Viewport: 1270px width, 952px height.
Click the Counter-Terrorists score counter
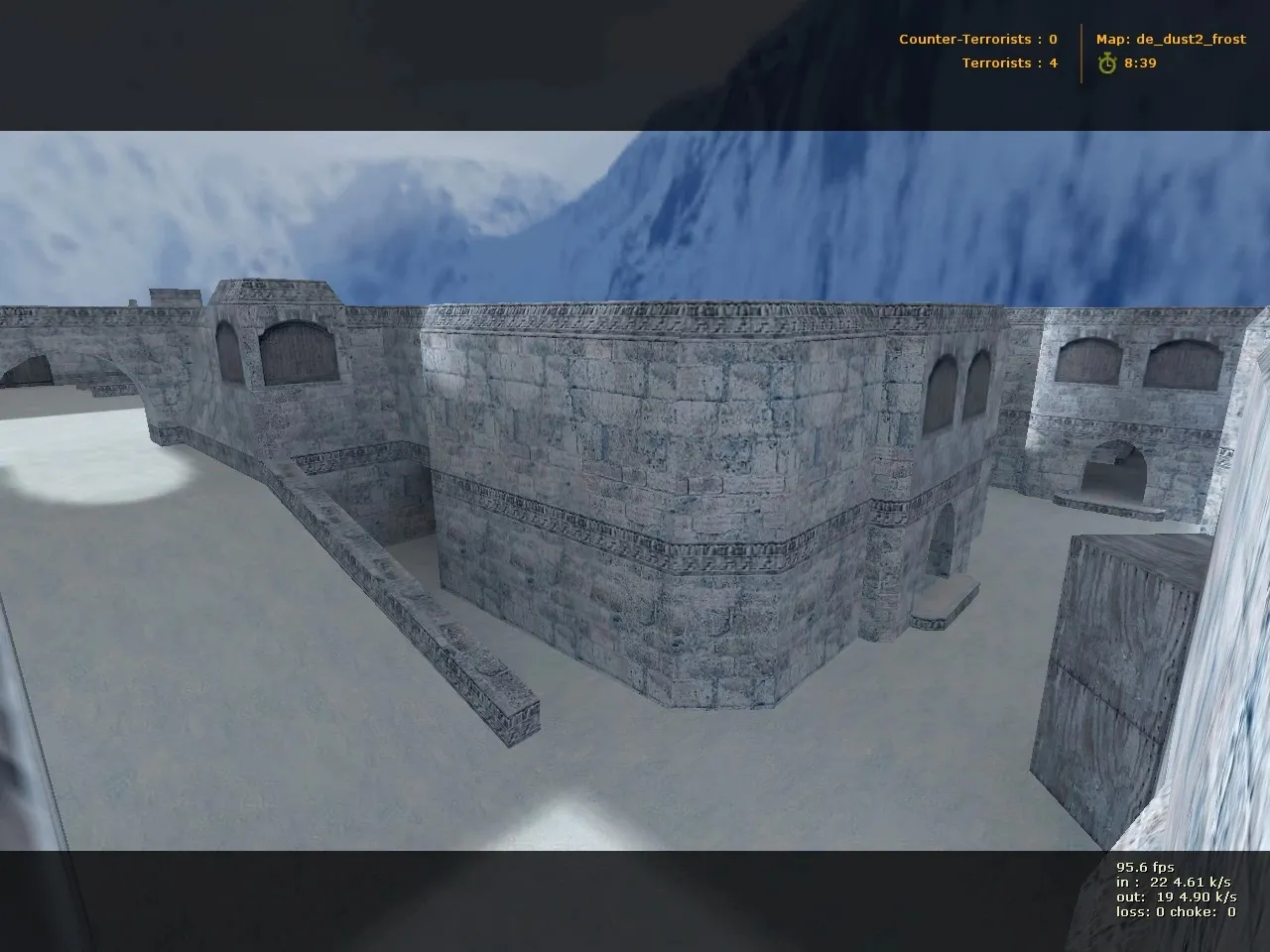1054,40
